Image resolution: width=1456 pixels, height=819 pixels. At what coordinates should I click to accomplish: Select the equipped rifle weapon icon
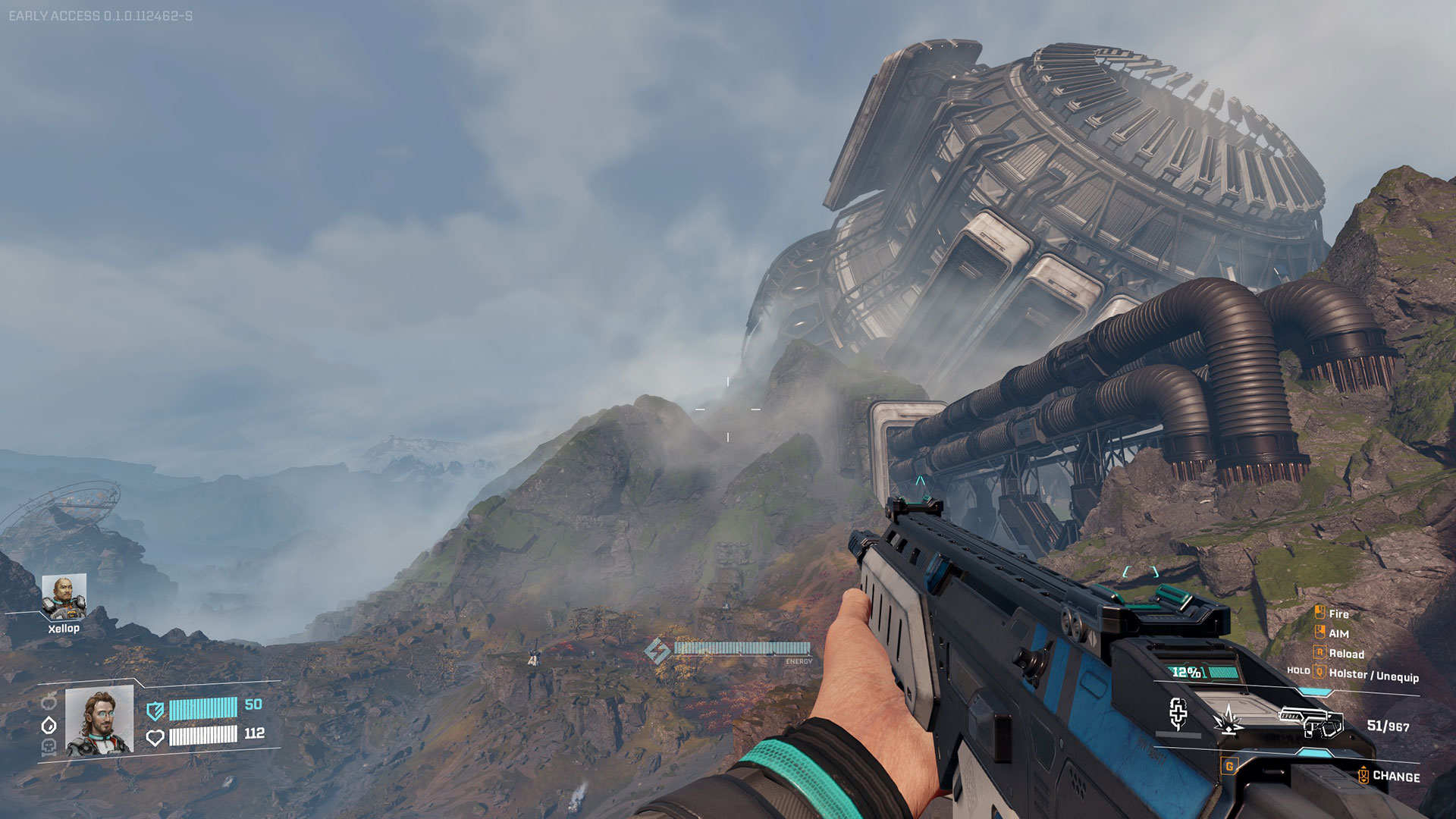tap(1311, 721)
